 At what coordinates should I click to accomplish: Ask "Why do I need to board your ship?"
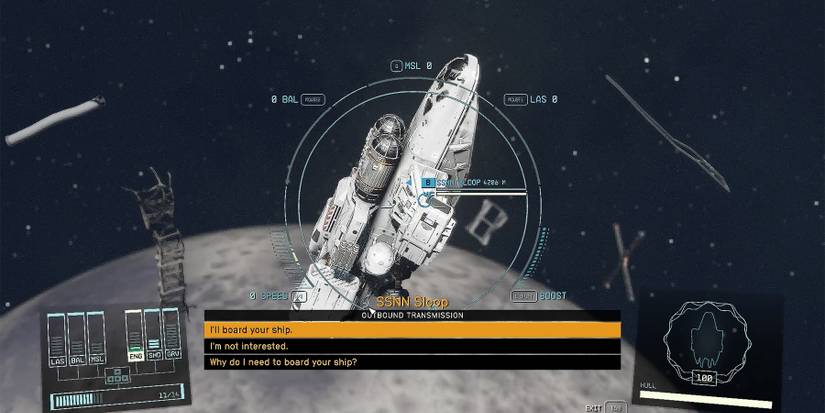412,362
